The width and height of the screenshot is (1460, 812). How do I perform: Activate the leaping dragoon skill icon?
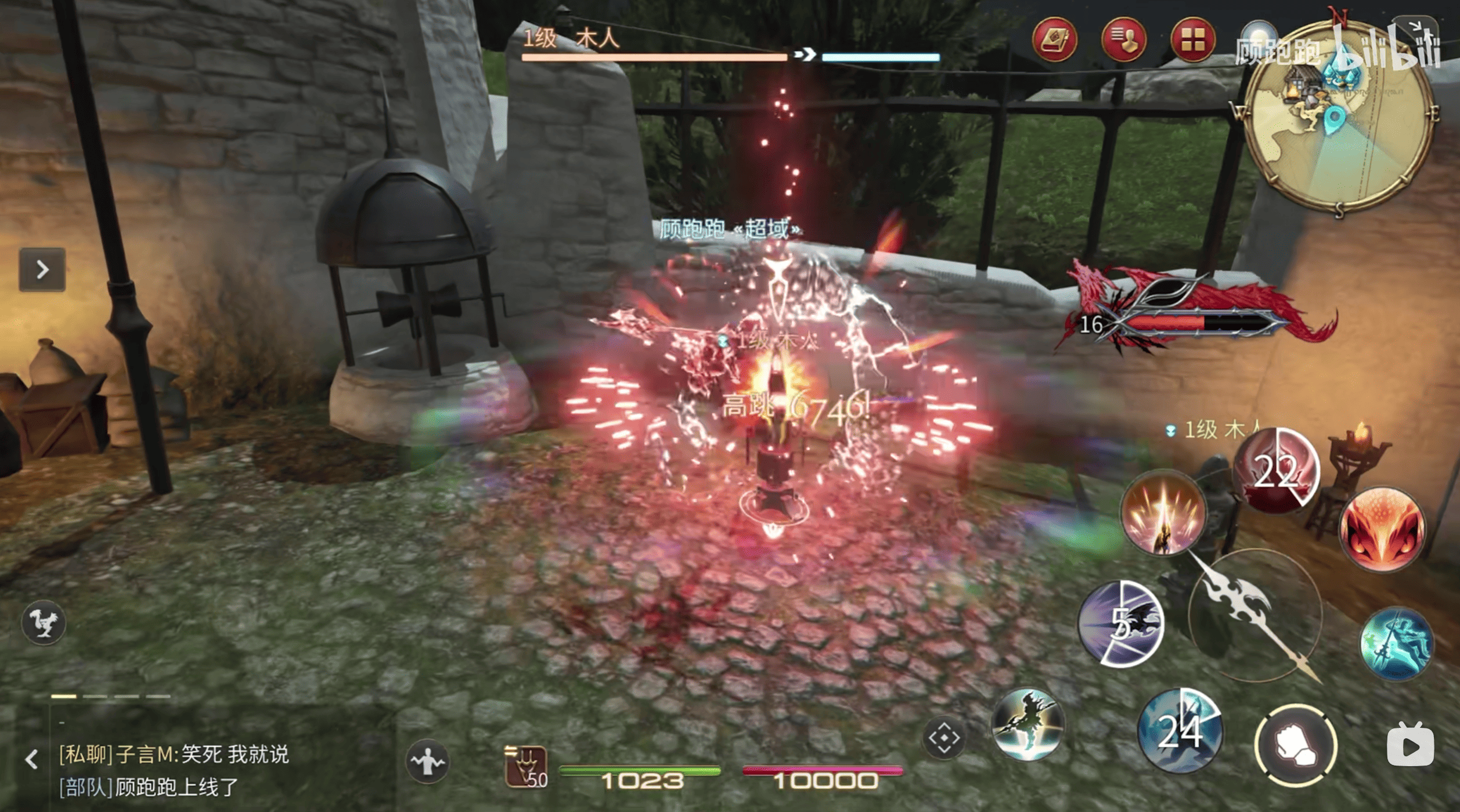click(x=1028, y=725)
